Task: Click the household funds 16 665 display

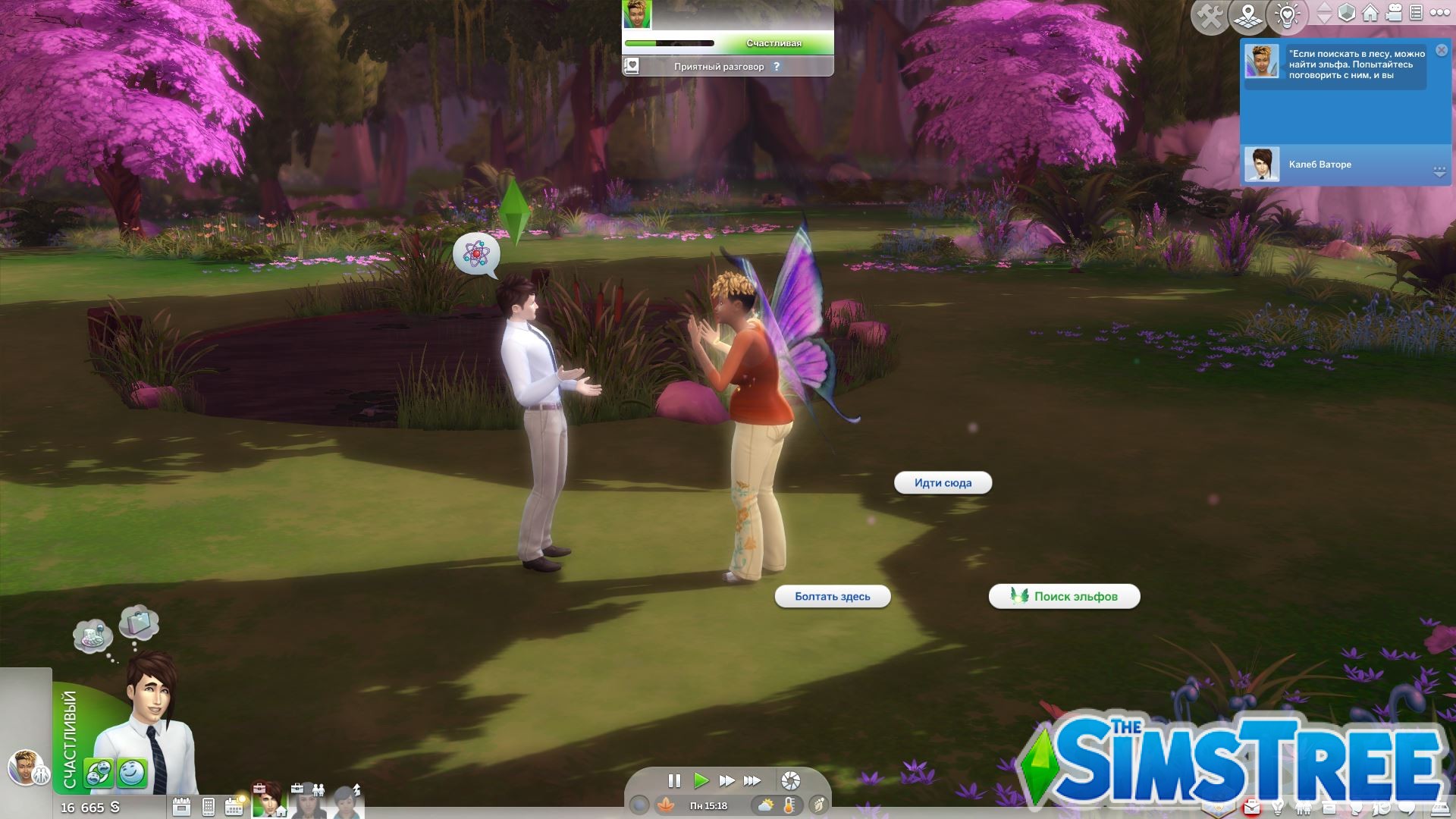Action: click(87, 808)
